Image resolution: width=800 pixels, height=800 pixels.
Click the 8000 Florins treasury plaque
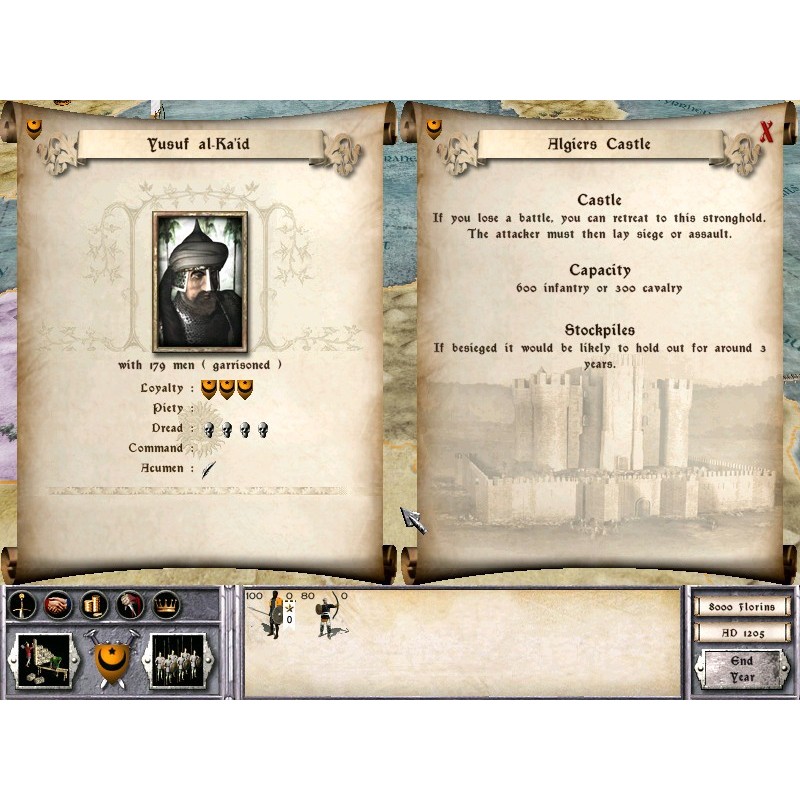click(741, 606)
